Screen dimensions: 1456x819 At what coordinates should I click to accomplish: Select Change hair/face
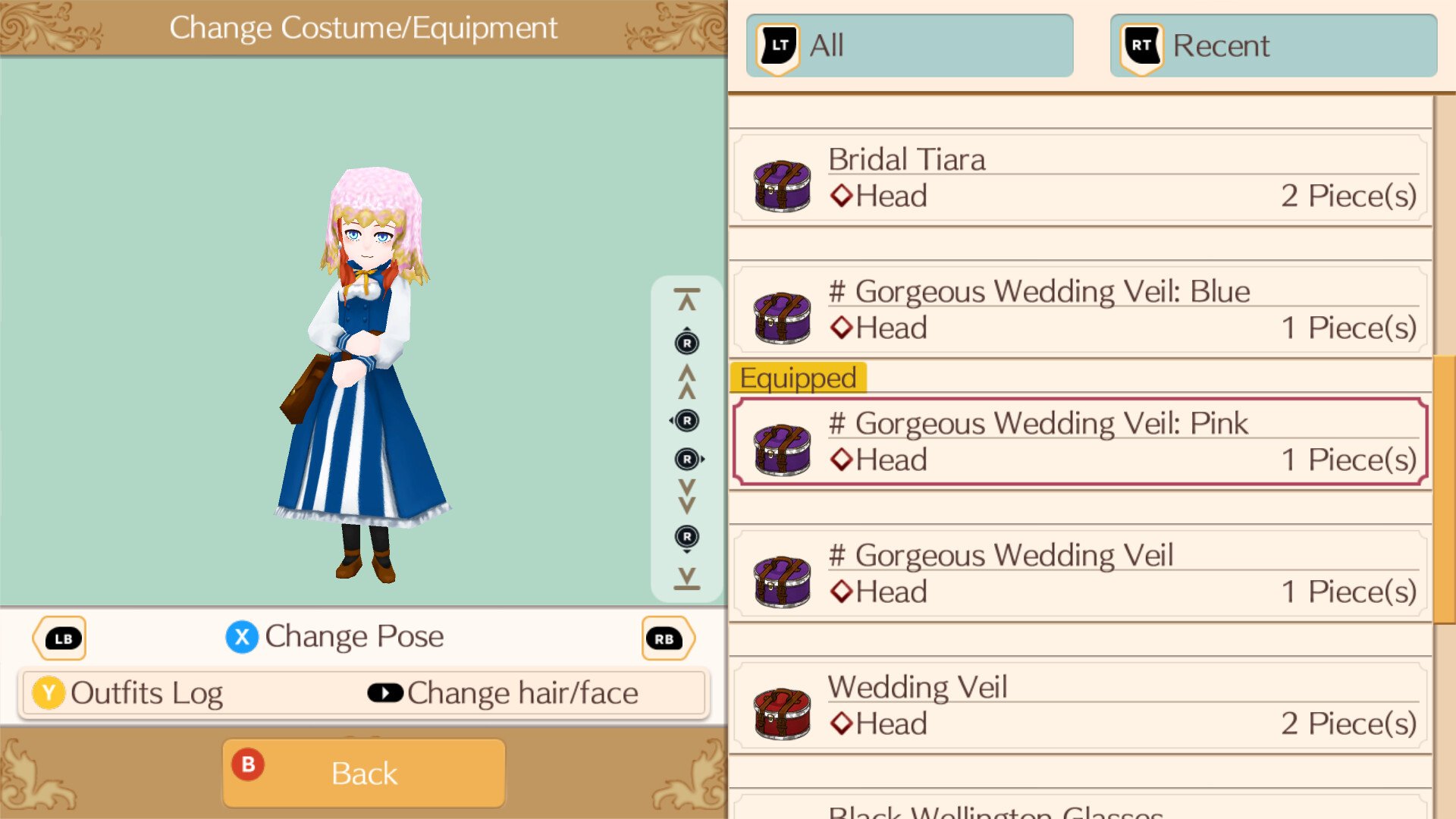[522, 692]
